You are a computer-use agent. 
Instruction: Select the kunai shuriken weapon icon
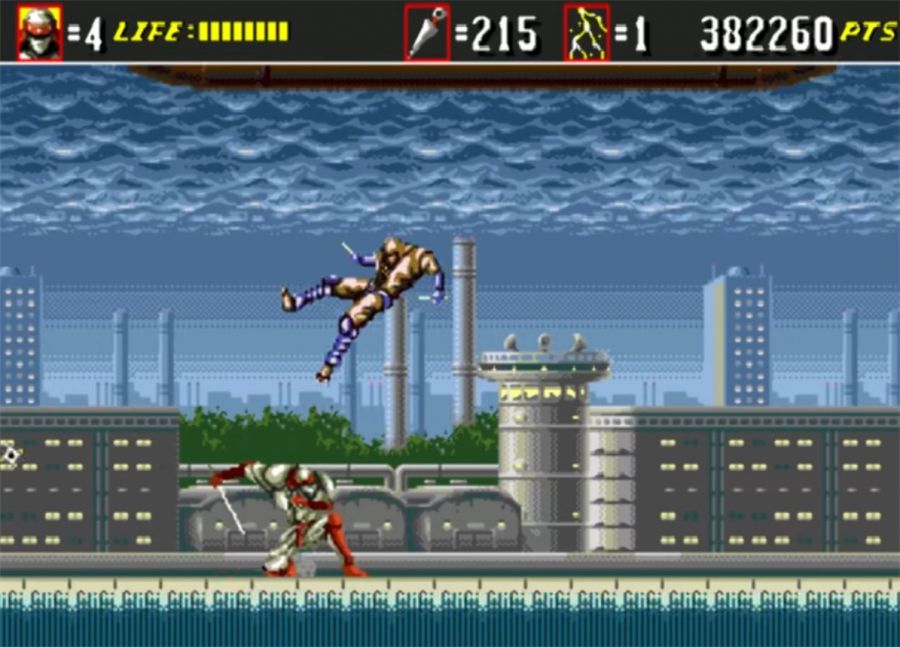click(x=427, y=32)
